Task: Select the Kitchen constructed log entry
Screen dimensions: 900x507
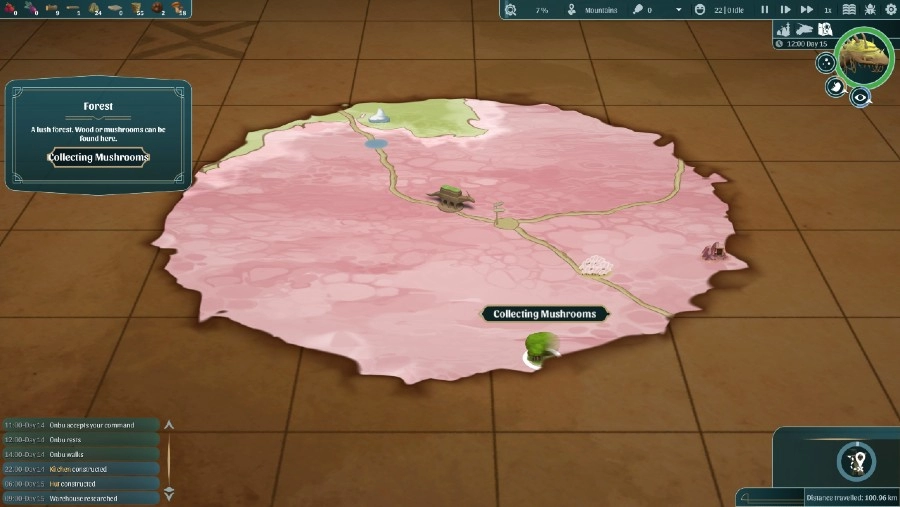Action: [x=79, y=468]
